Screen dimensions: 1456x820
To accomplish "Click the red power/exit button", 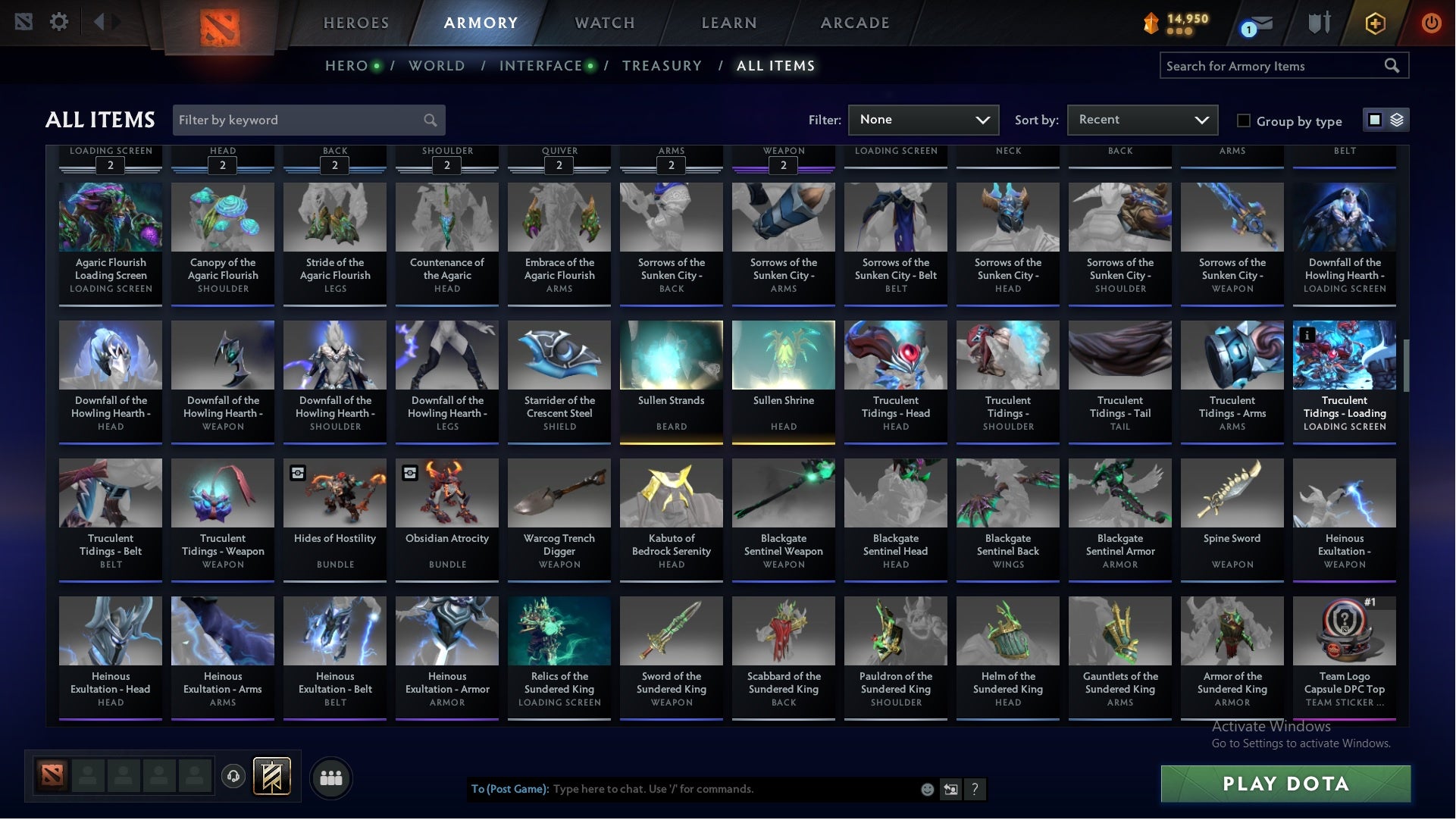I will pos(1432,23).
